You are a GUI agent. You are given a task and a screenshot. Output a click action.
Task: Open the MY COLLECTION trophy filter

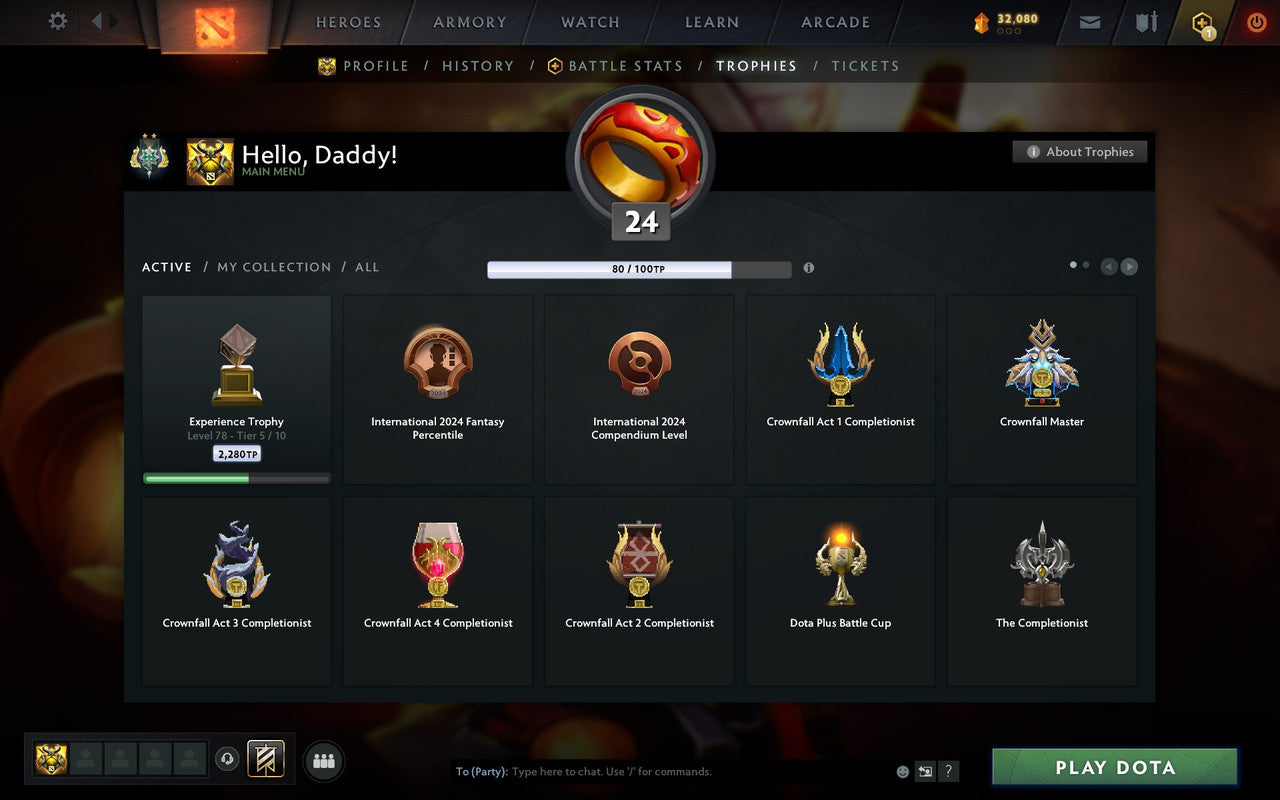[x=274, y=267]
